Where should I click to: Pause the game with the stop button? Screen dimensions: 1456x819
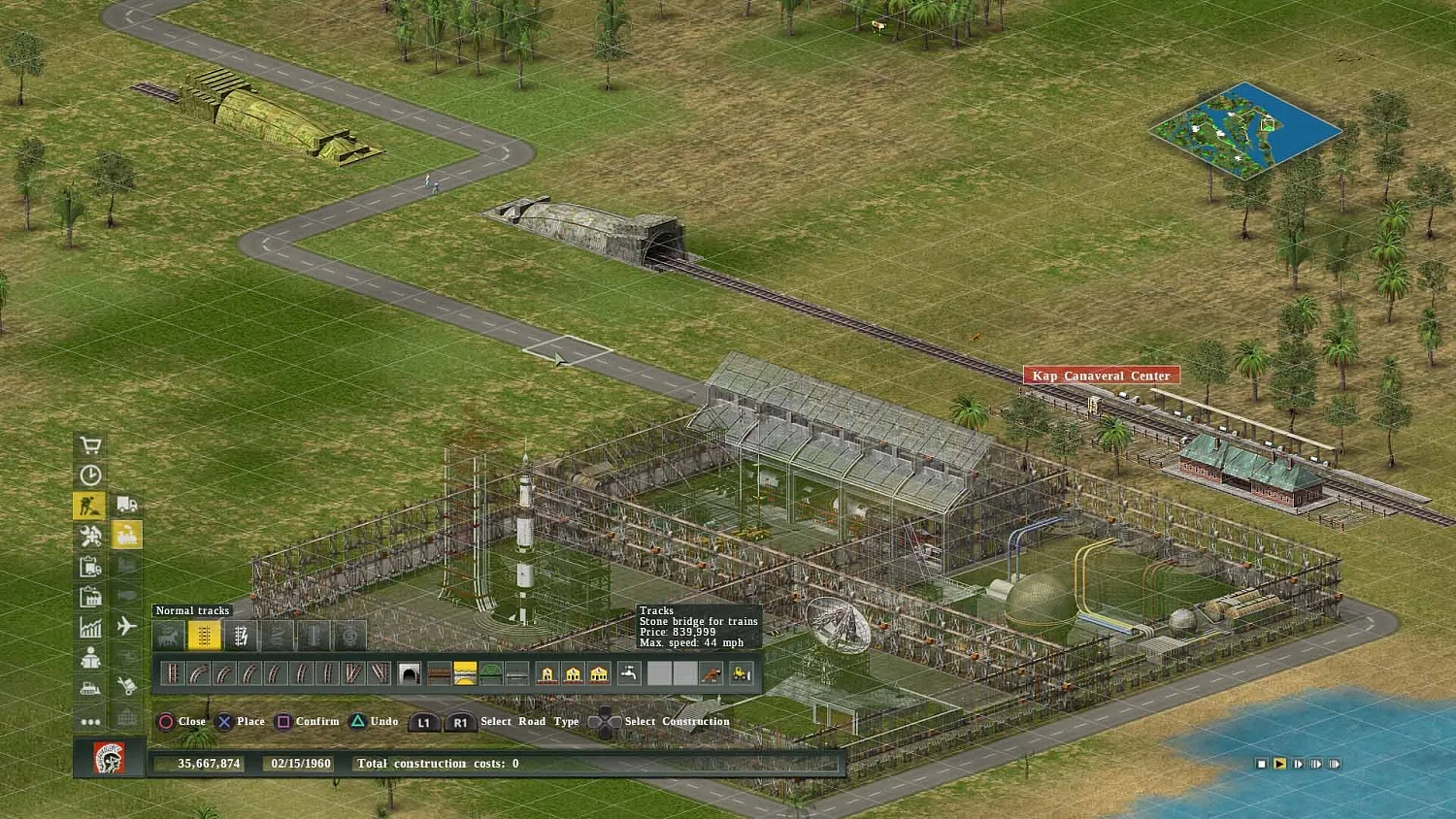click(x=1261, y=764)
